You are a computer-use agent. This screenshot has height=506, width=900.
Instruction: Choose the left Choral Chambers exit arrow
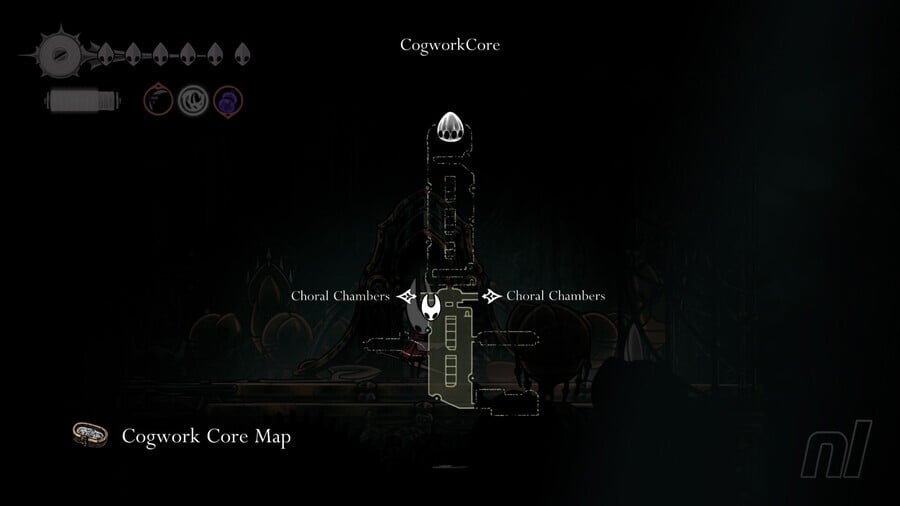point(405,296)
